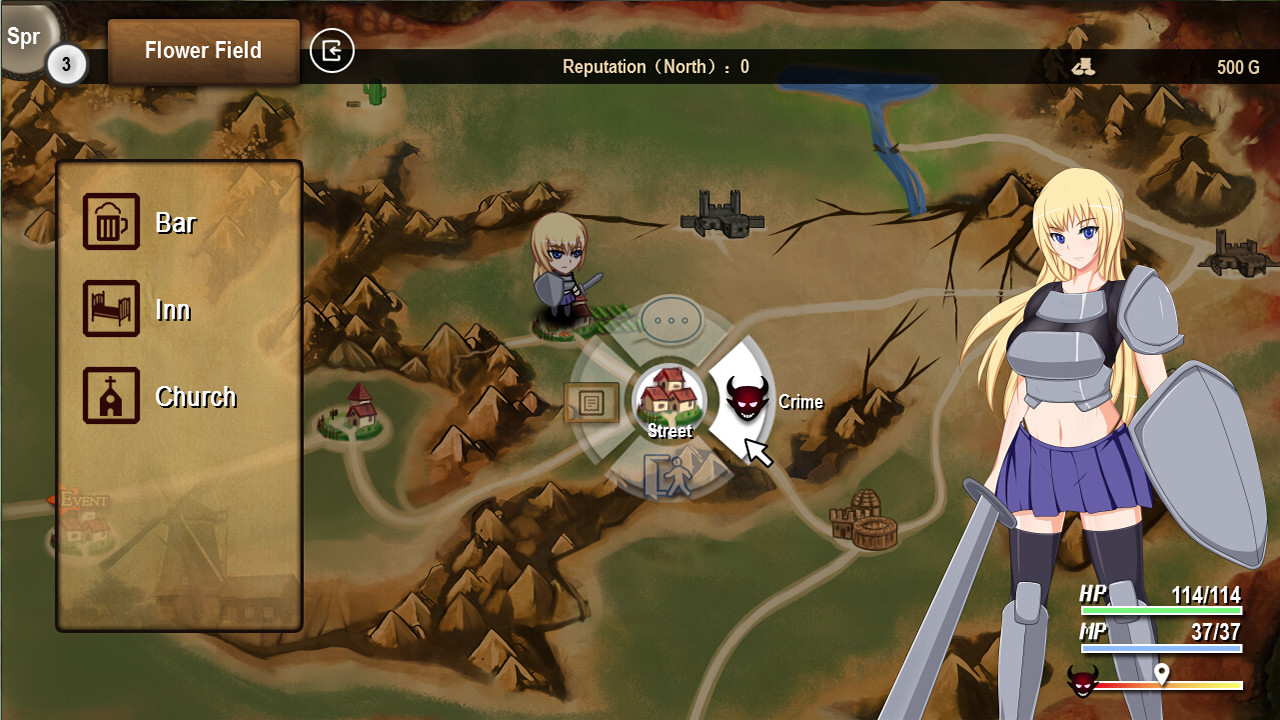The width and height of the screenshot is (1280, 720).
Task: Click the corruption slider marker at bottom right
Action: pyautogui.click(x=1161, y=674)
